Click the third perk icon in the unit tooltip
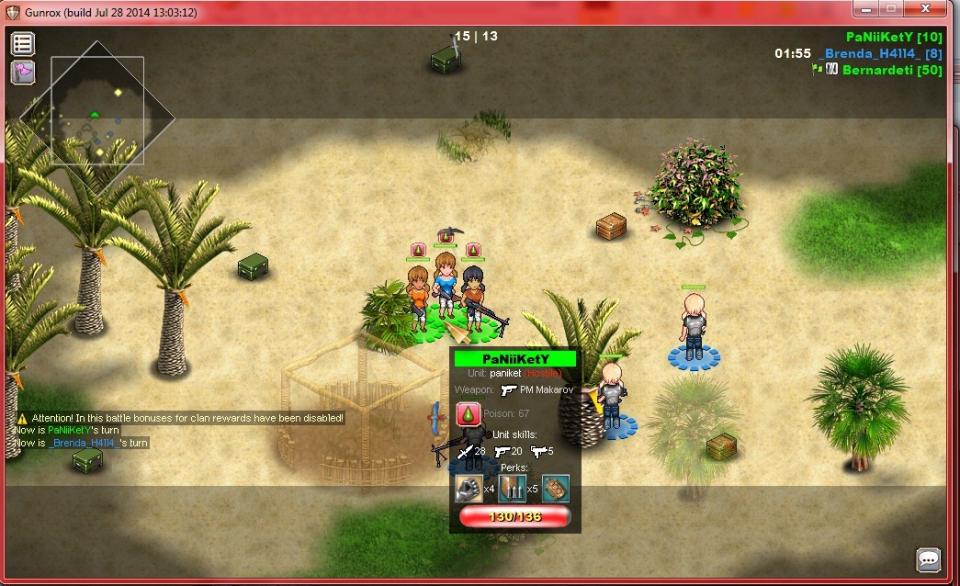The width and height of the screenshot is (960, 586). coord(555,488)
